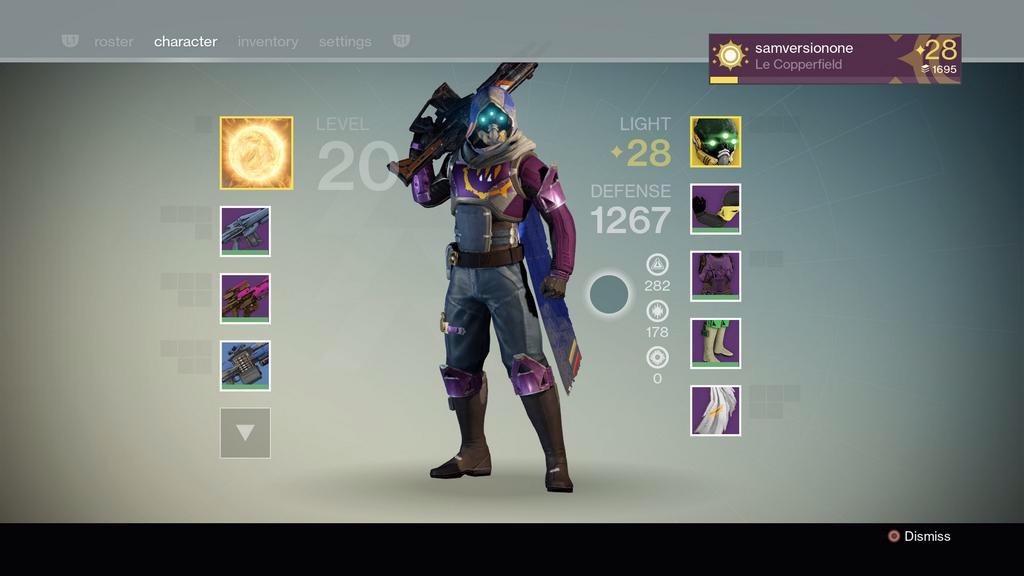Viewport: 1024px width, 576px height.
Task: Open the glowing sun subclass slot
Action: (x=256, y=153)
